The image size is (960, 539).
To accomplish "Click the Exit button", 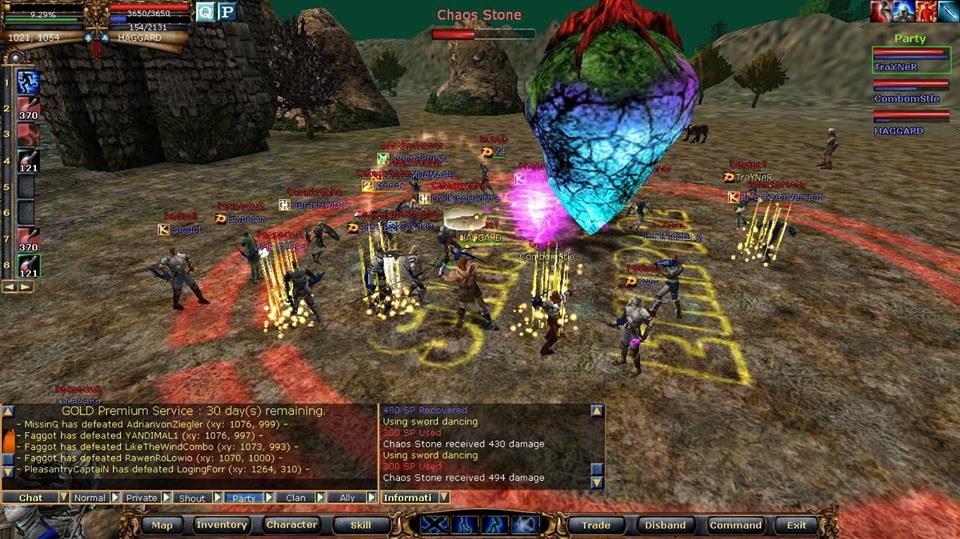I will click(797, 525).
